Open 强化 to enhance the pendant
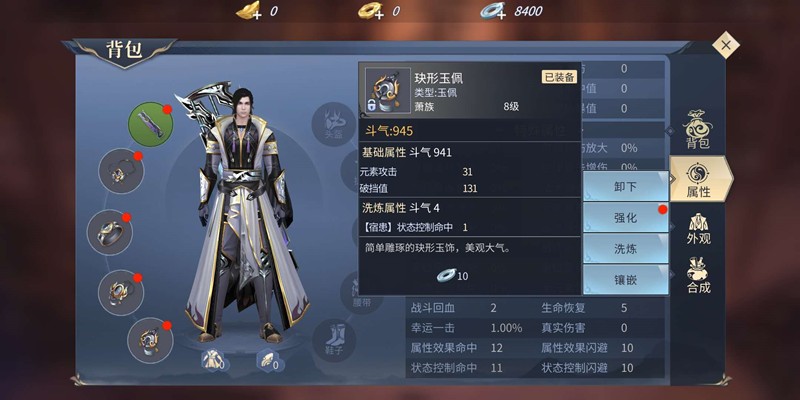Viewport: 800px width, 400px height. 627,217
